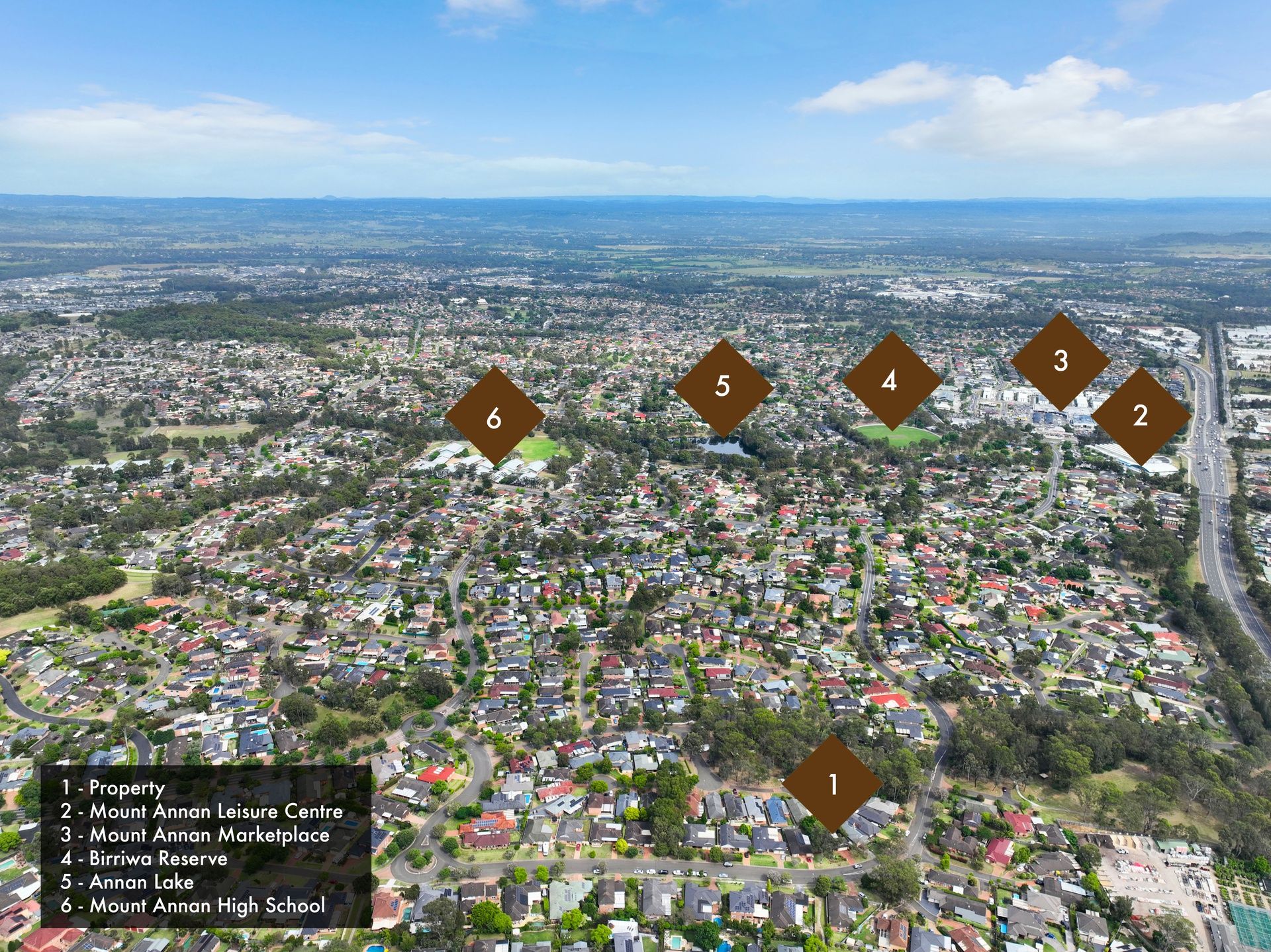
Task: Select Birriwa Reserve in the legend
Action: [x=144, y=859]
